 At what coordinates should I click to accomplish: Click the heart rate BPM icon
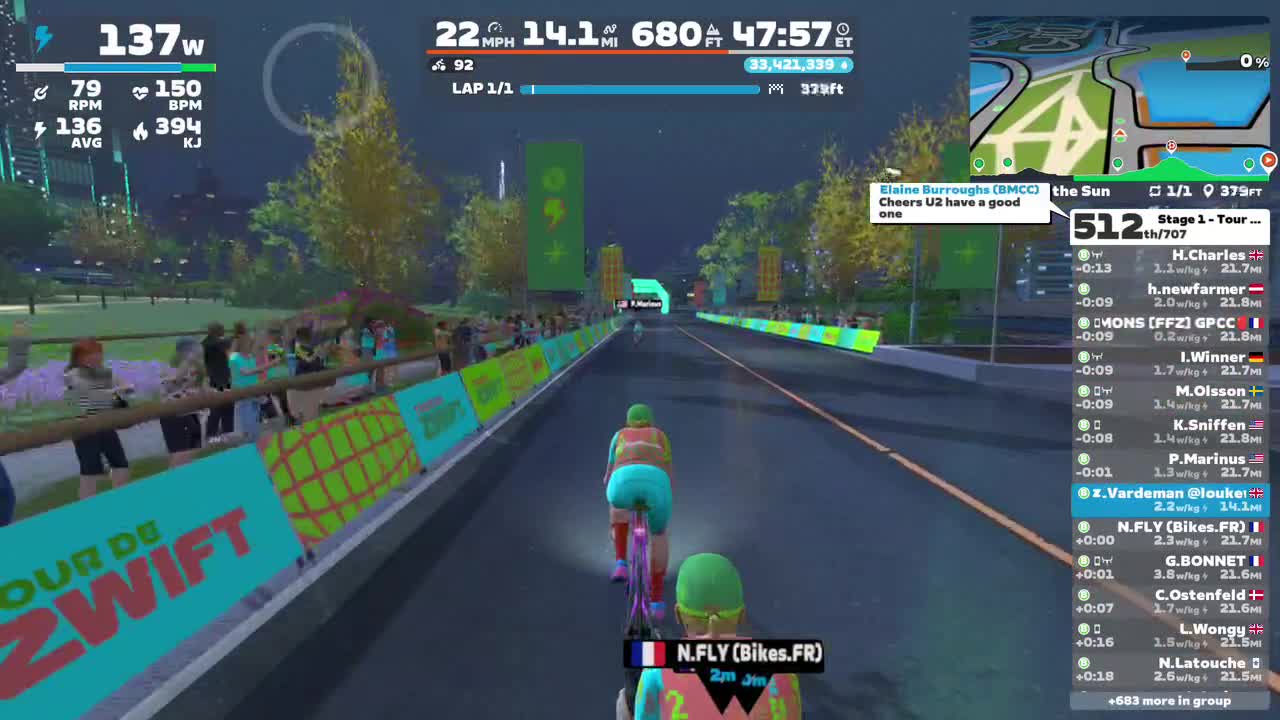coord(140,90)
